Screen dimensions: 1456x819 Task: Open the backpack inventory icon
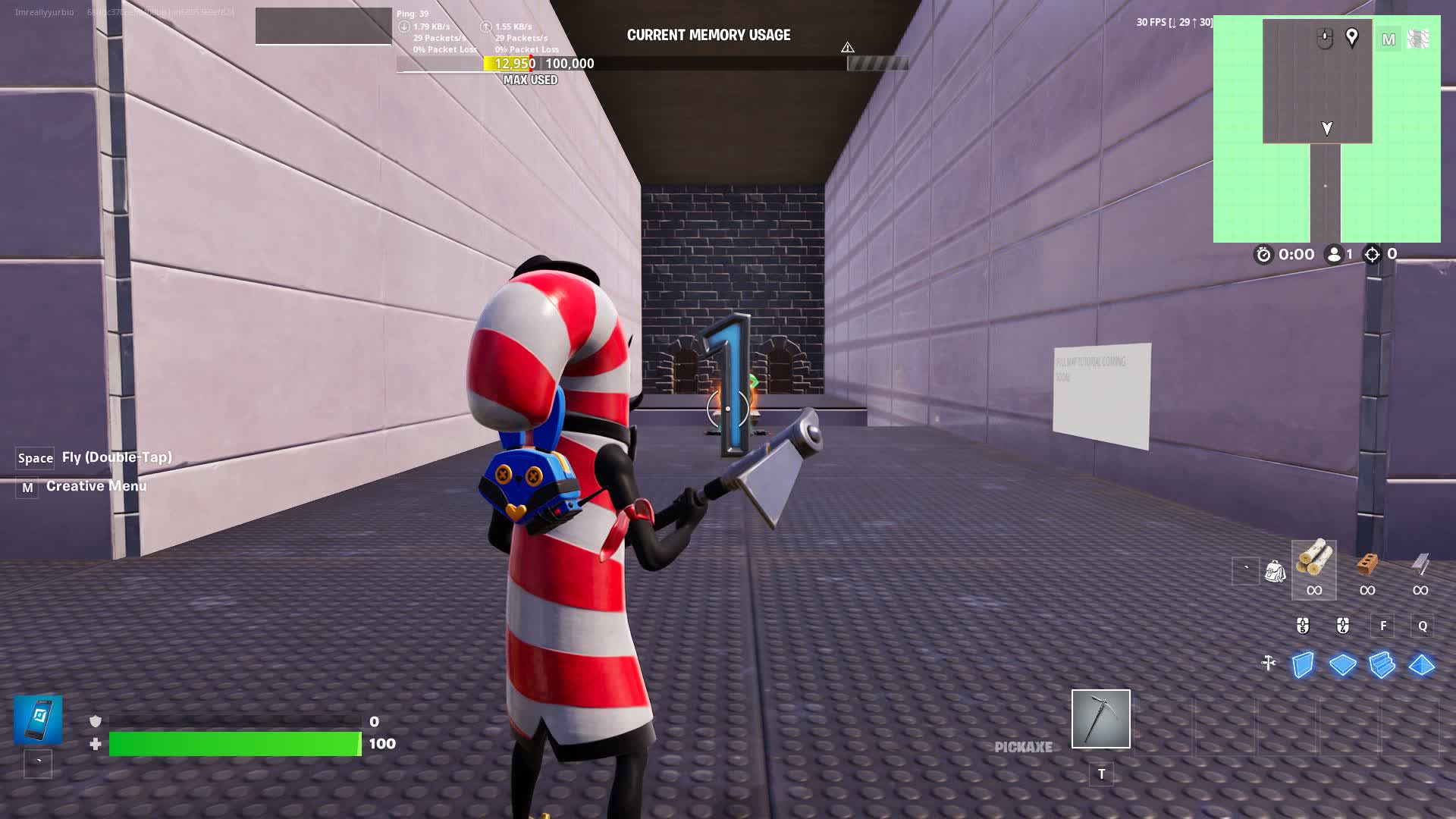[1275, 571]
